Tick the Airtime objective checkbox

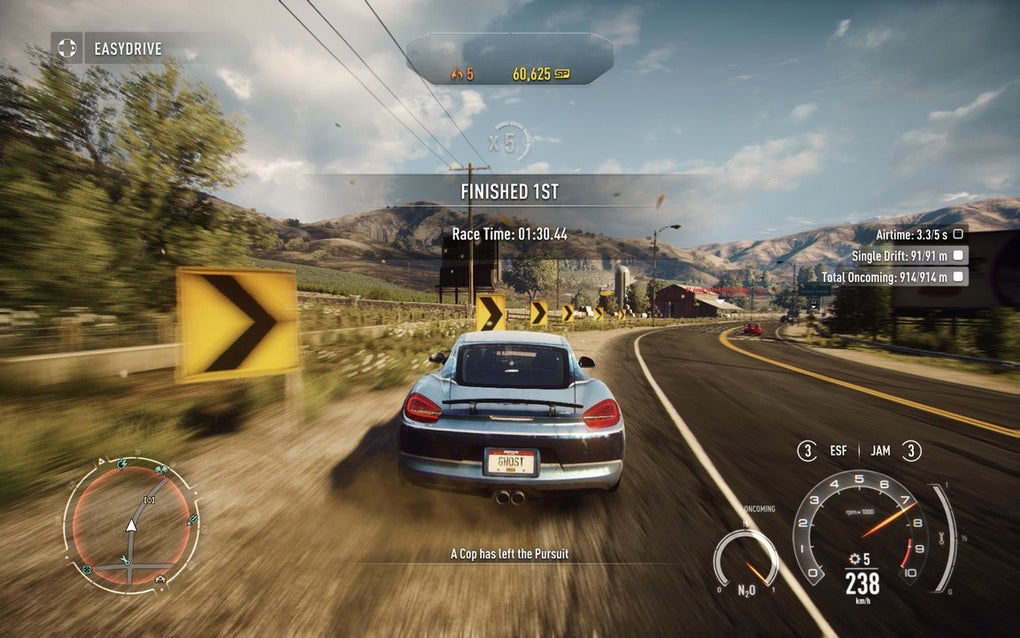(958, 234)
